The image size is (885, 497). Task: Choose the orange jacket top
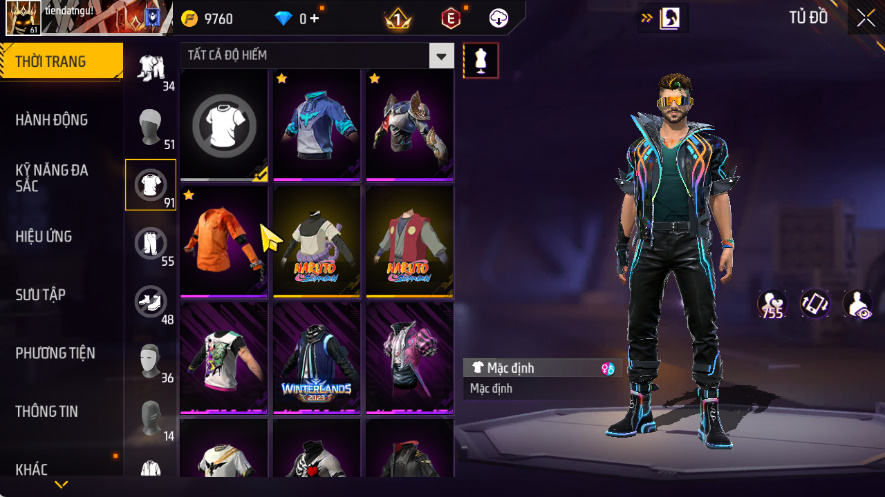click(x=224, y=240)
